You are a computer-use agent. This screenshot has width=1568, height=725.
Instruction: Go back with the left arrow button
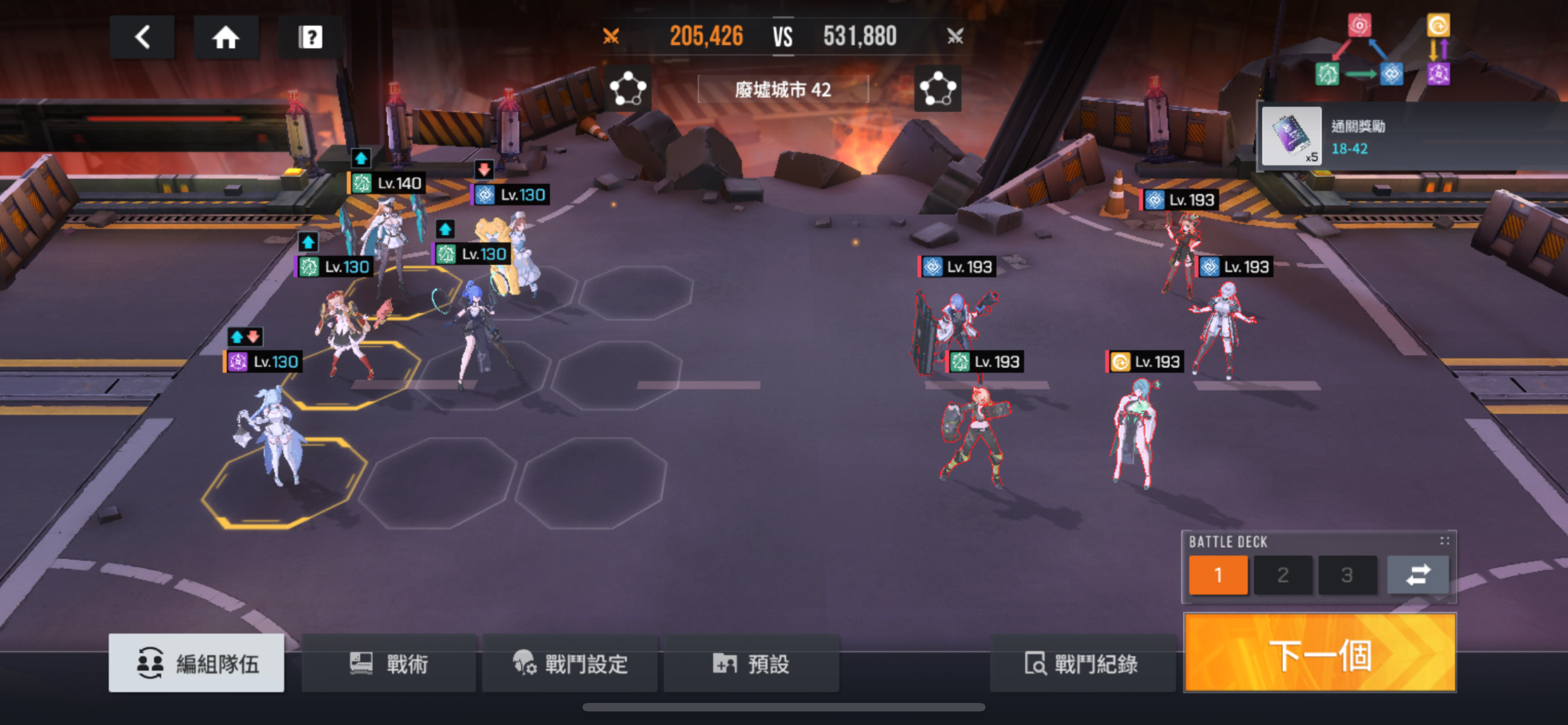click(142, 37)
